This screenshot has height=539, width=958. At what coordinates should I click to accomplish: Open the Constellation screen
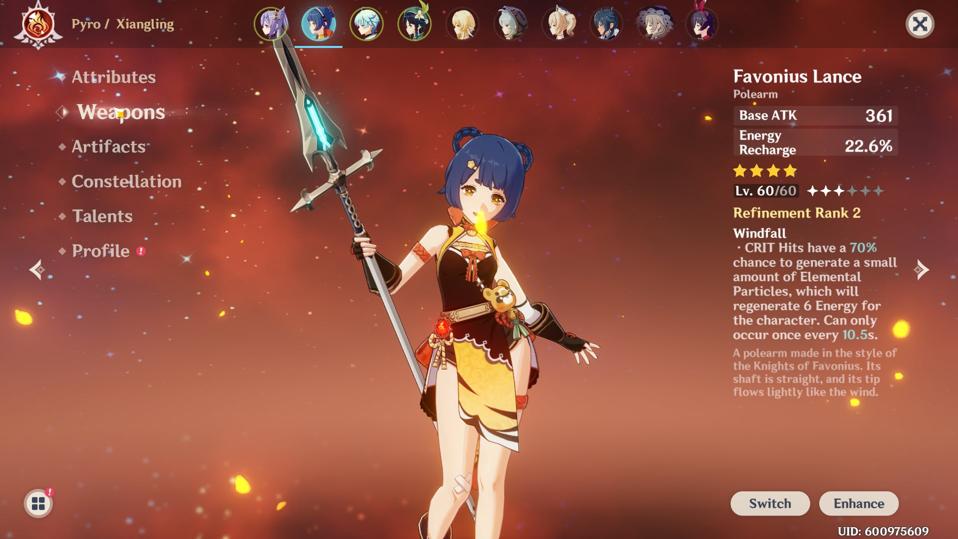(x=126, y=181)
